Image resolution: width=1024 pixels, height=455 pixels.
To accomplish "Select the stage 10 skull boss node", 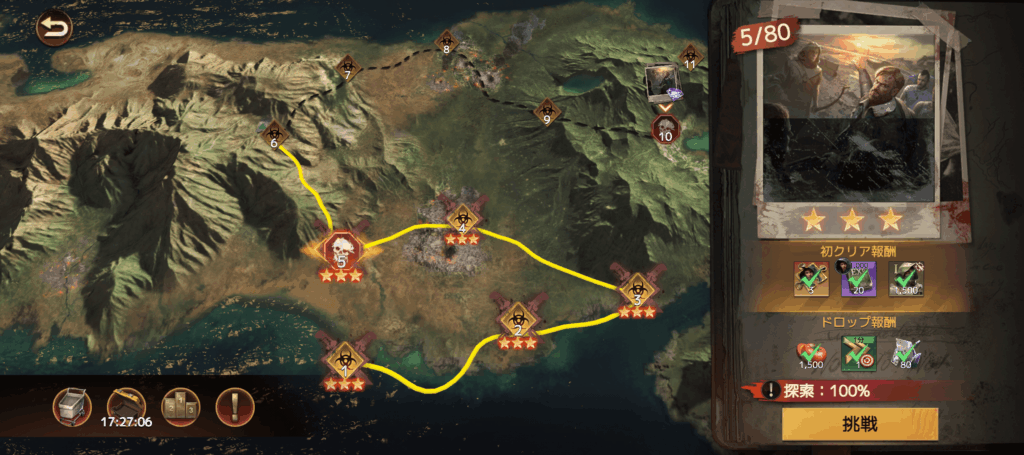I will point(665,128).
